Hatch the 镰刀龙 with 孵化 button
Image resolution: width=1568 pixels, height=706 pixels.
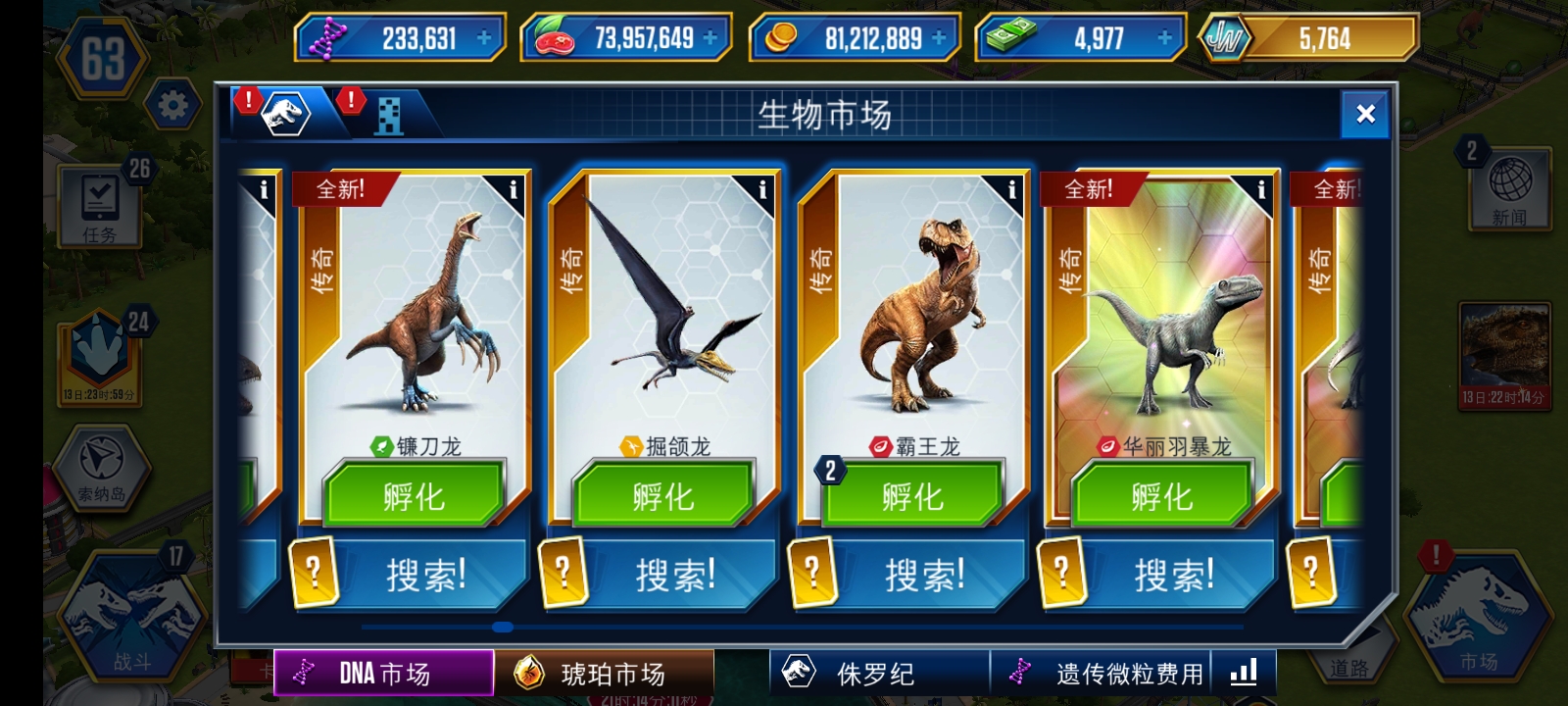click(x=414, y=496)
